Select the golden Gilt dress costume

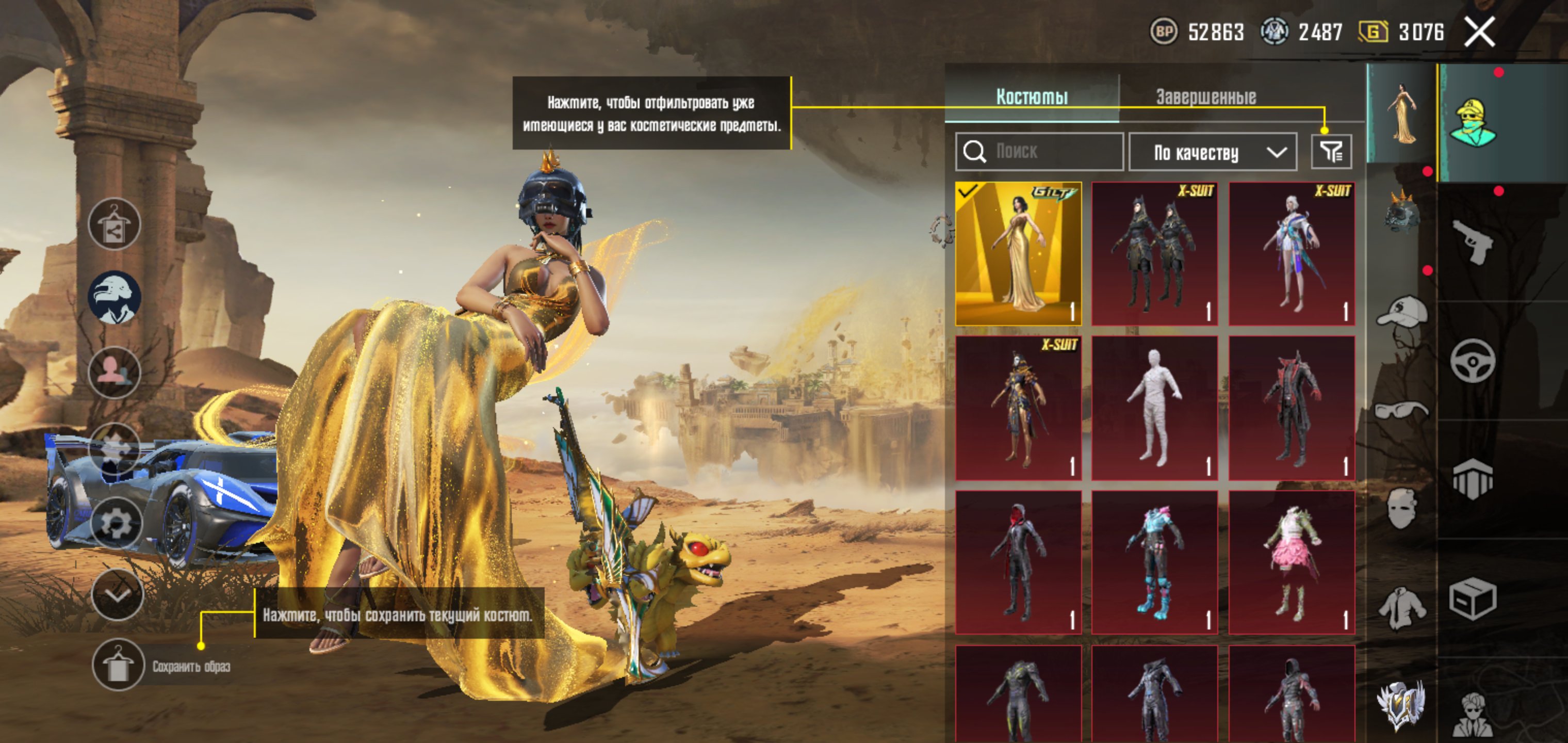[1018, 253]
